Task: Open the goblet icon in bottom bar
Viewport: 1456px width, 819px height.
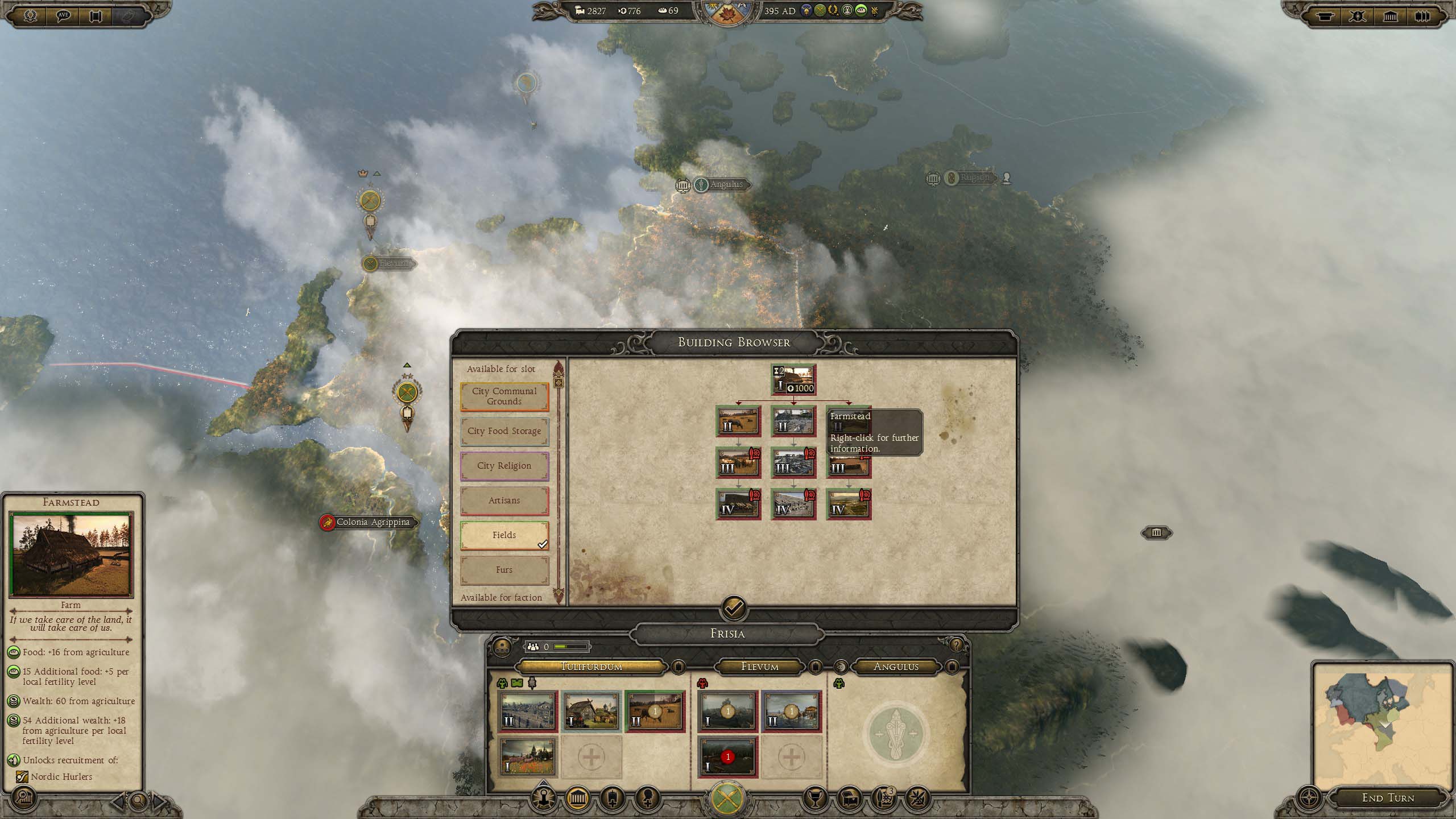Action: tap(814, 799)
